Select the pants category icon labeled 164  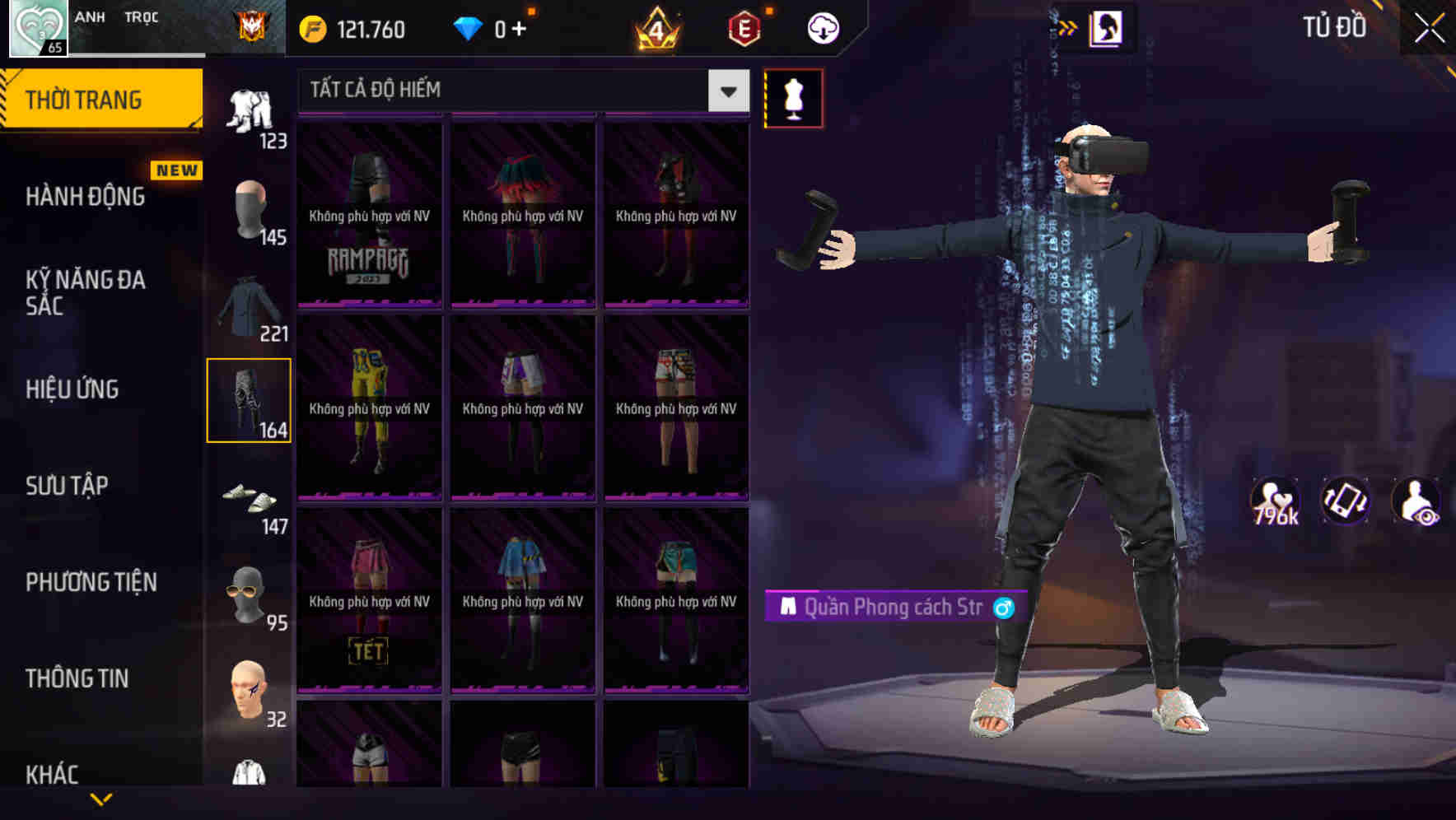(250, 401)
